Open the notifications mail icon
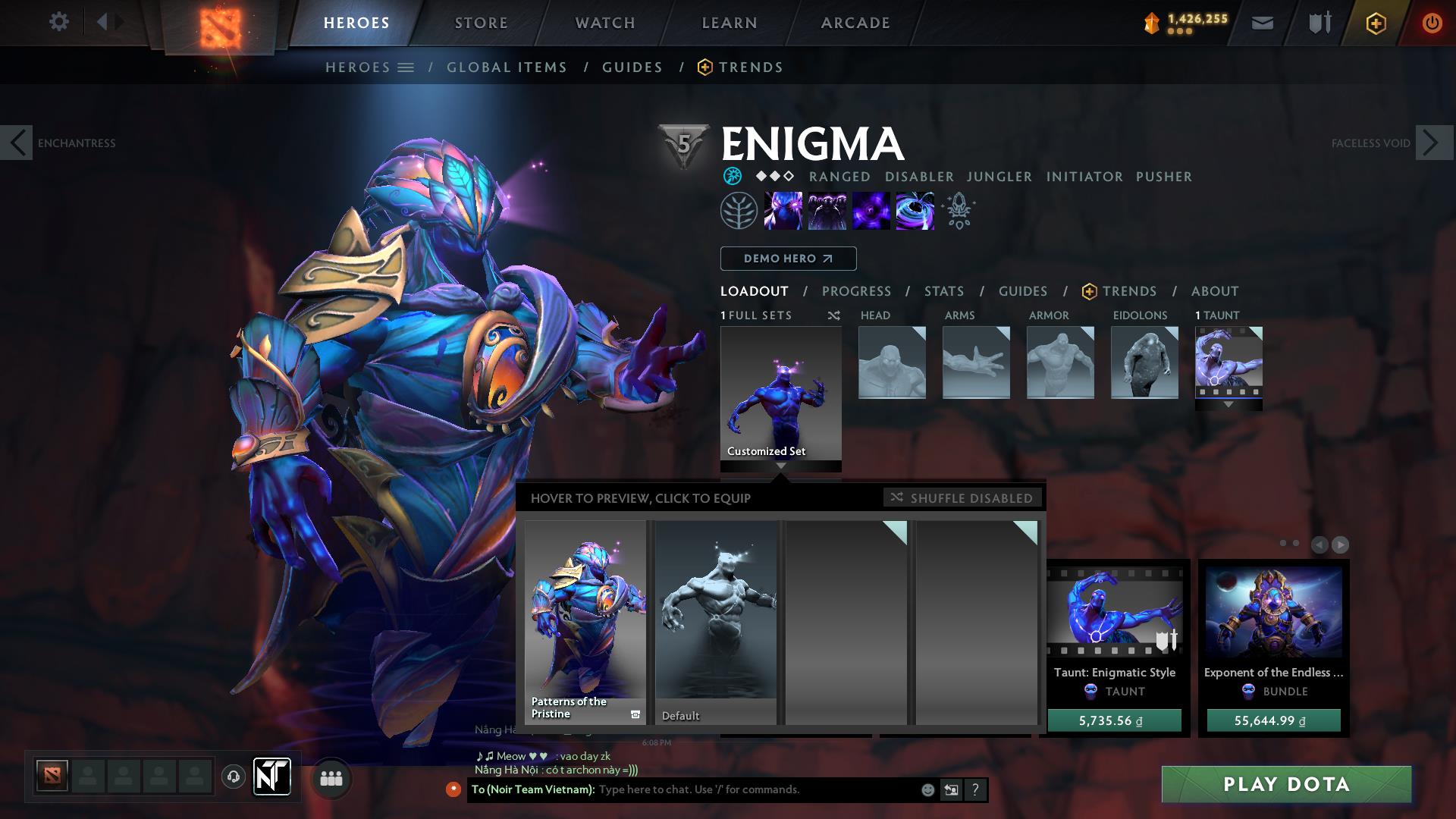Viewport: 1456px width, 819px height. pos(1262,24)
